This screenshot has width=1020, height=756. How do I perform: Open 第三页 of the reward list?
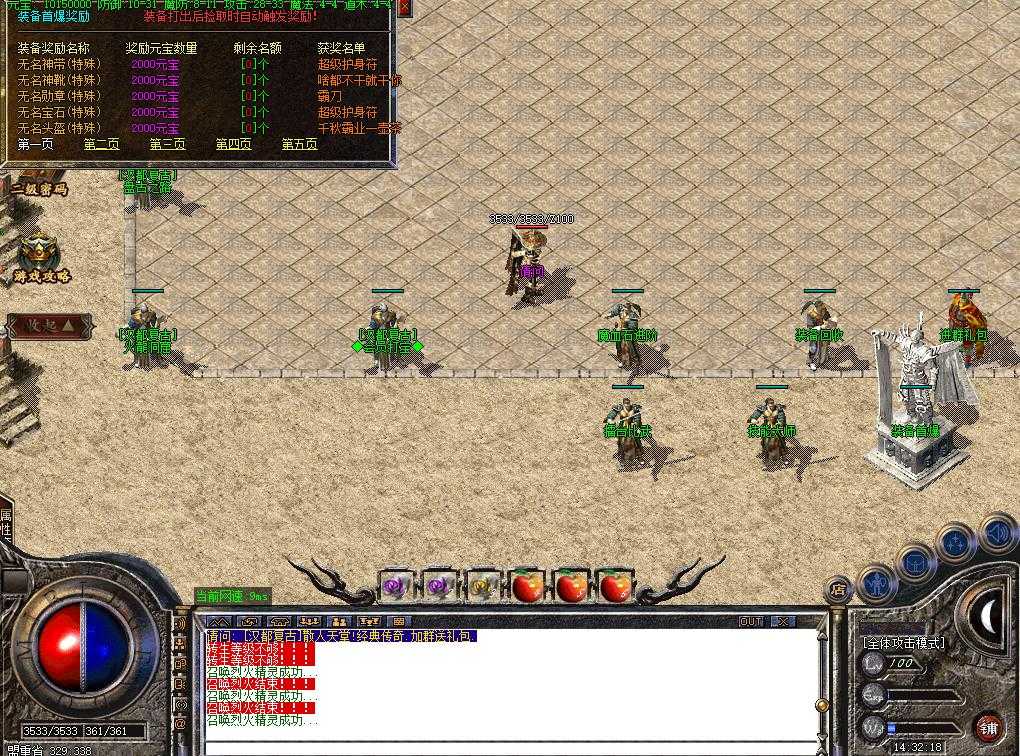pos(167,144)
